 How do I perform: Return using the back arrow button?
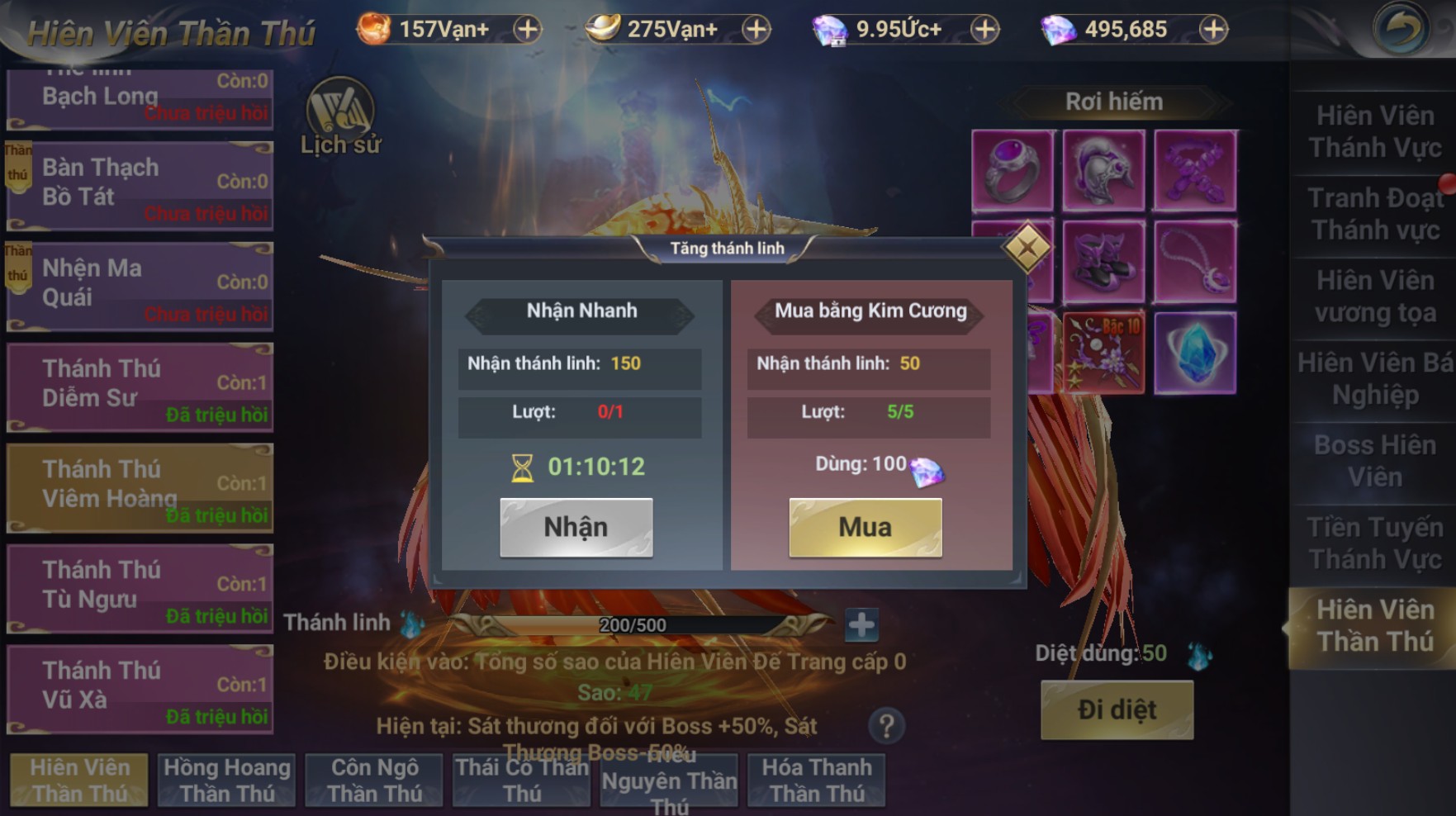pyautogui.click(x=1401, y=30)
